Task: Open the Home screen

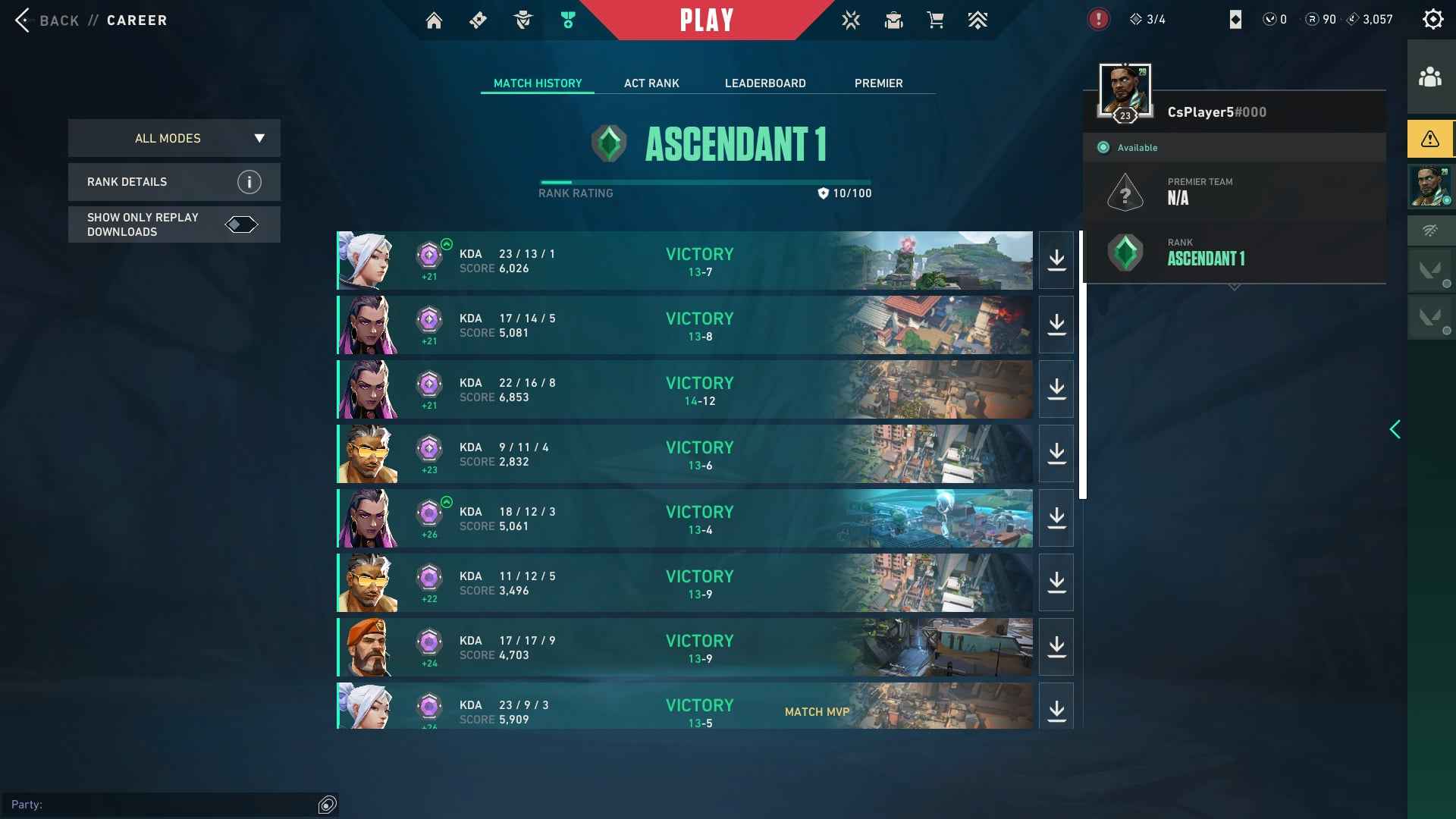Action: pos(434,20)
